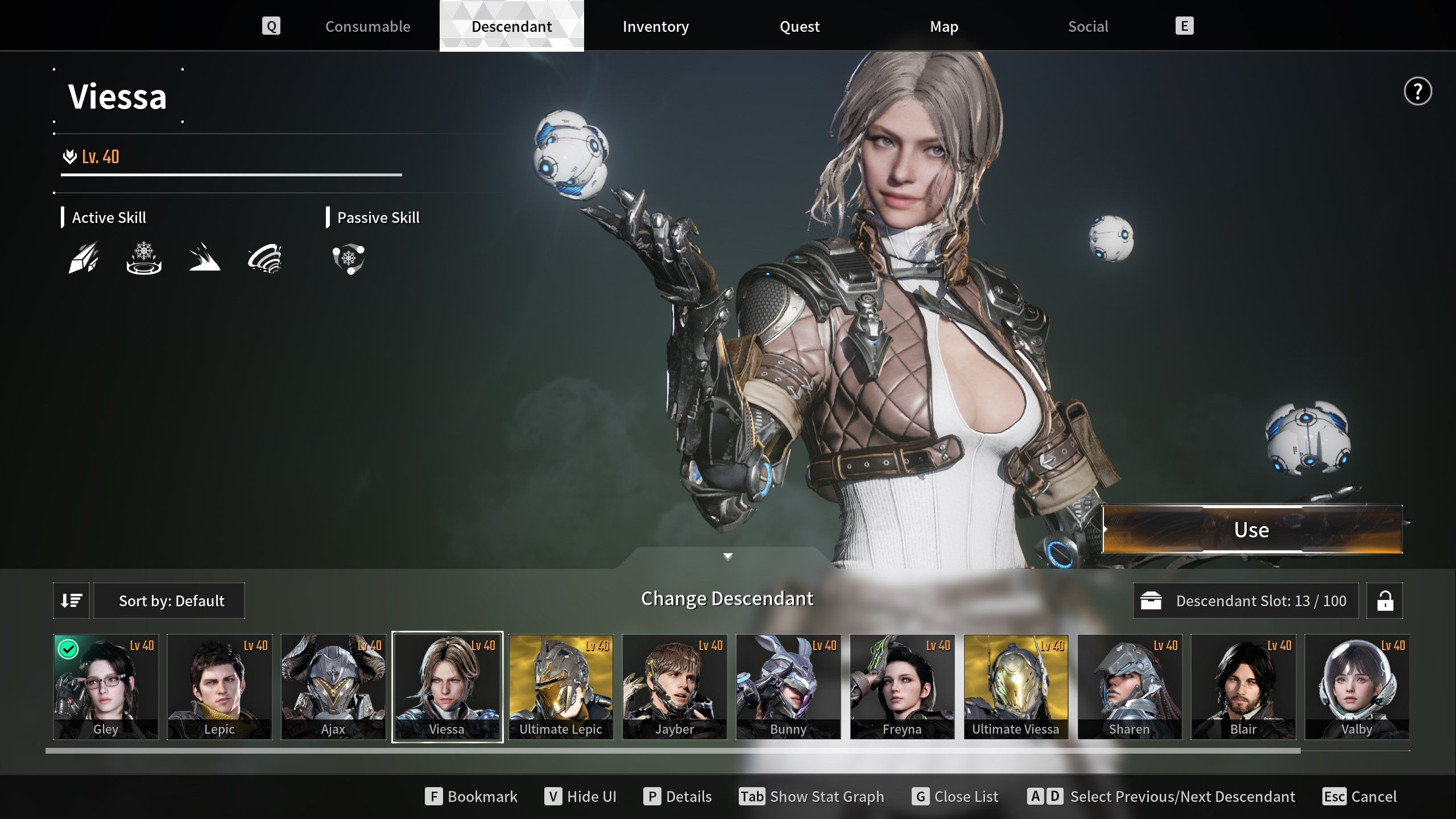
Task: Open the Quest tab
Action: point(799,27)
